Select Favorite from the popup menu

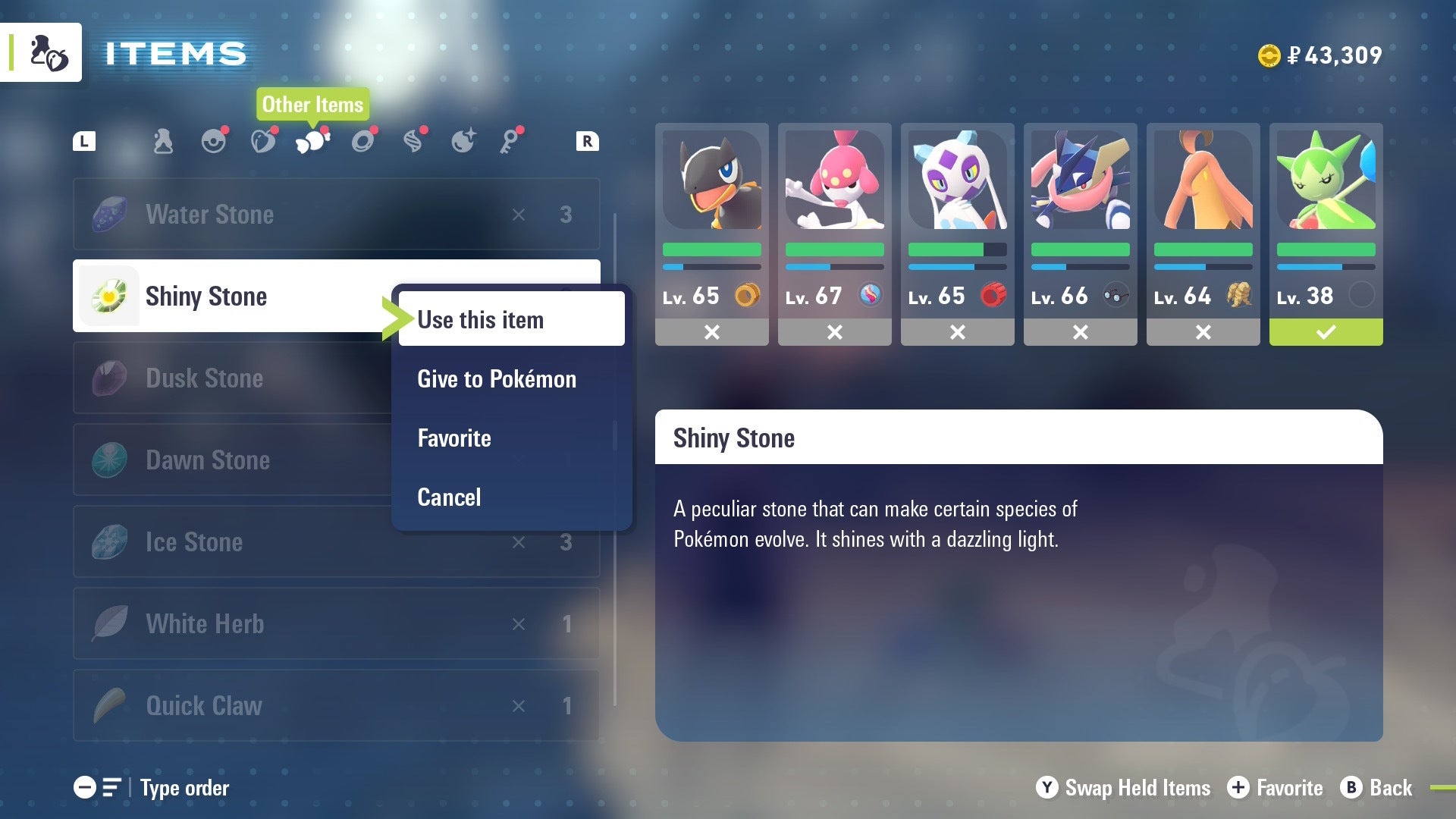pyautogui.click(x=453, y=438)
